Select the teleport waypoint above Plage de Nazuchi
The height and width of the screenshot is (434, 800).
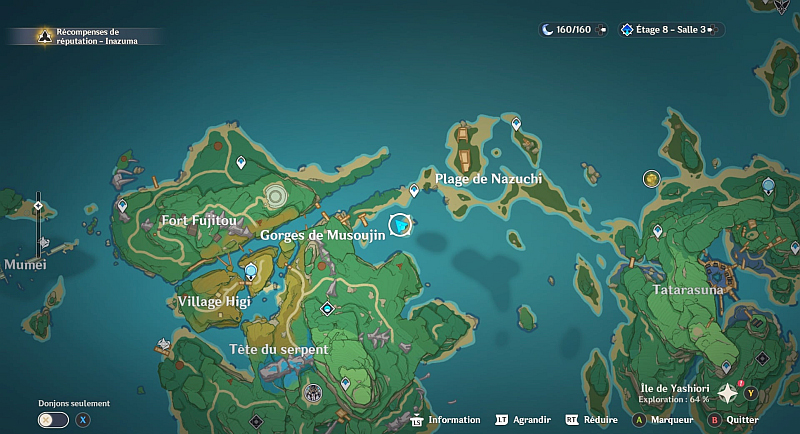(x=516, y=124)
